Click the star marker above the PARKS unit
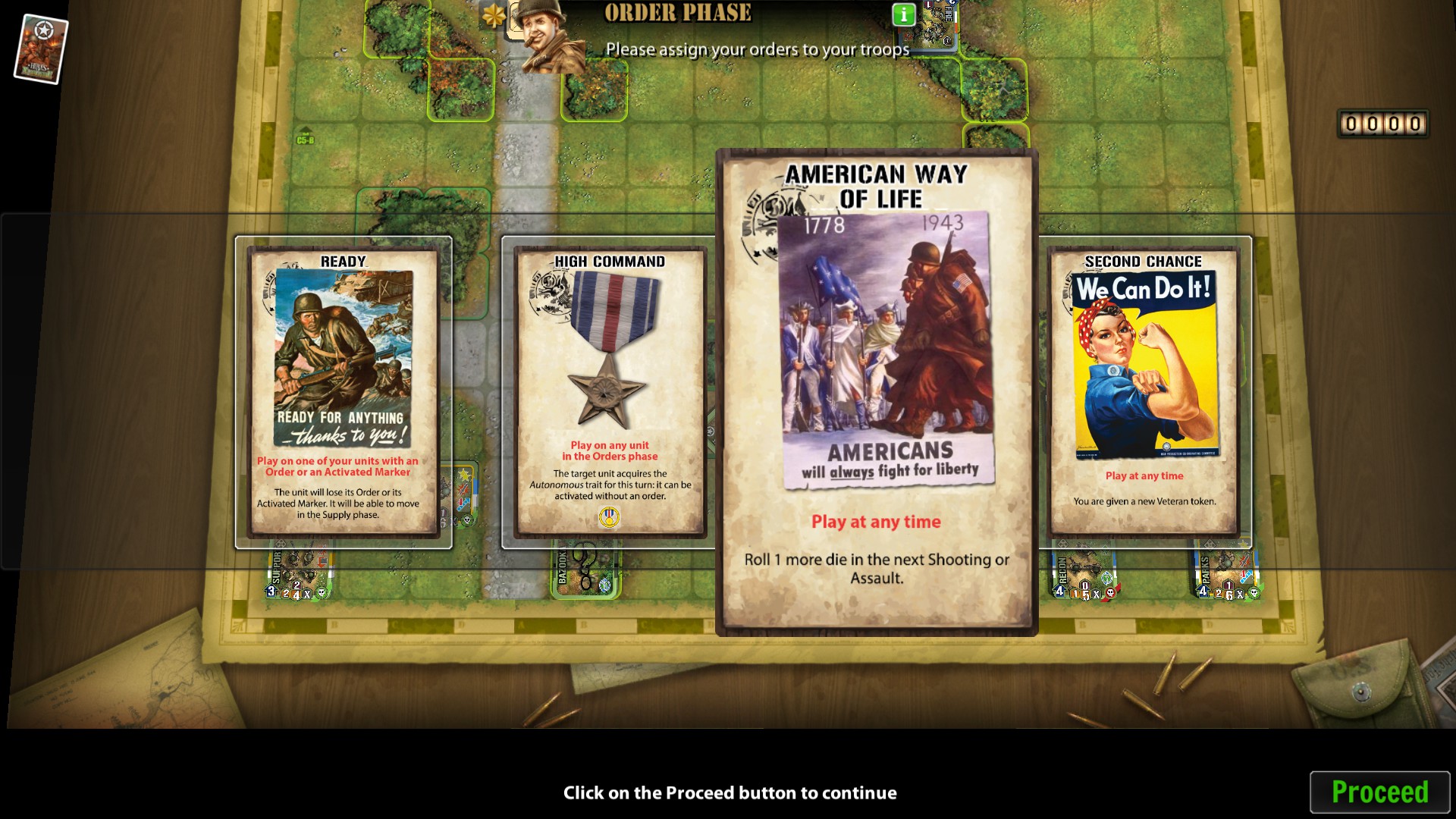This screenshot has width=1456, height=819. point(1243,543)
